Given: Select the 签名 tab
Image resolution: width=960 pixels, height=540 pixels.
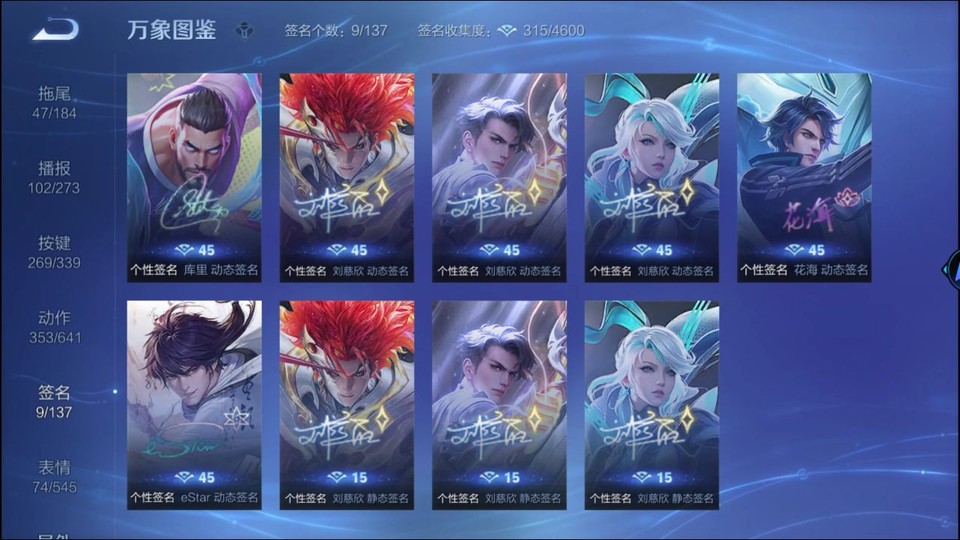Looking at the screenshot, I should point(55,402).
